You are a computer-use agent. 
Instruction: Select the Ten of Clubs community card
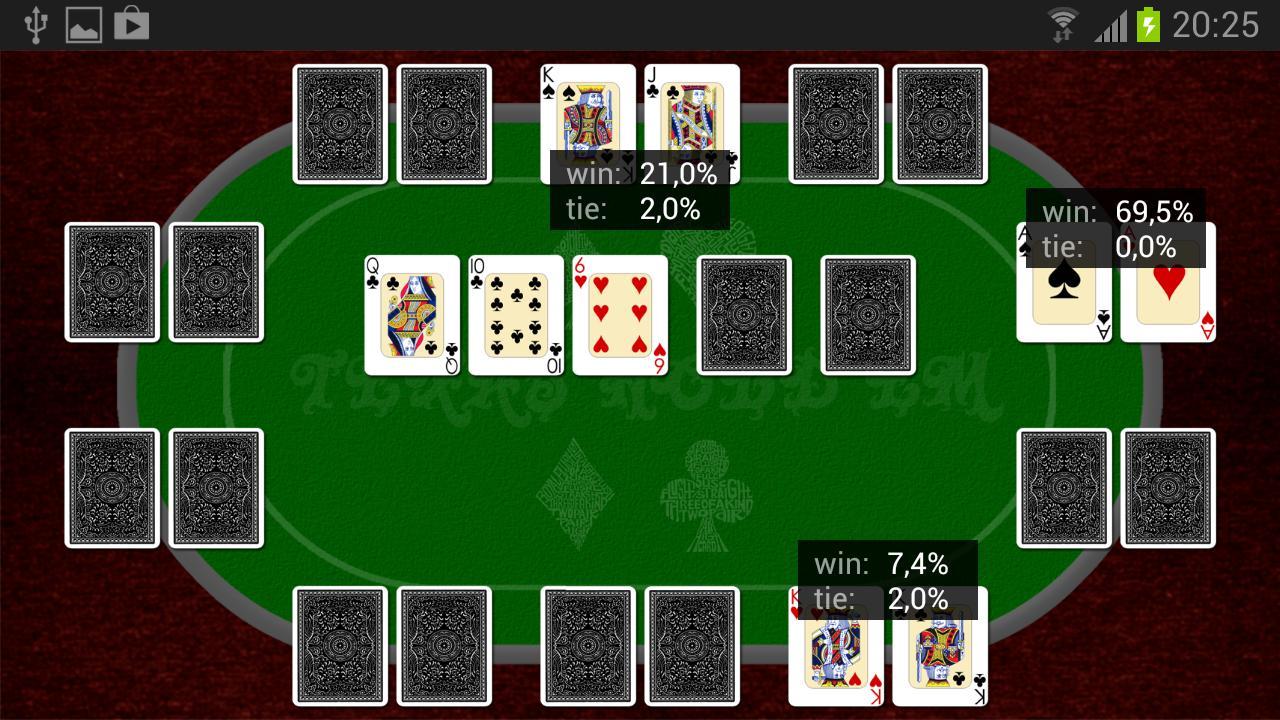point(514,315)
